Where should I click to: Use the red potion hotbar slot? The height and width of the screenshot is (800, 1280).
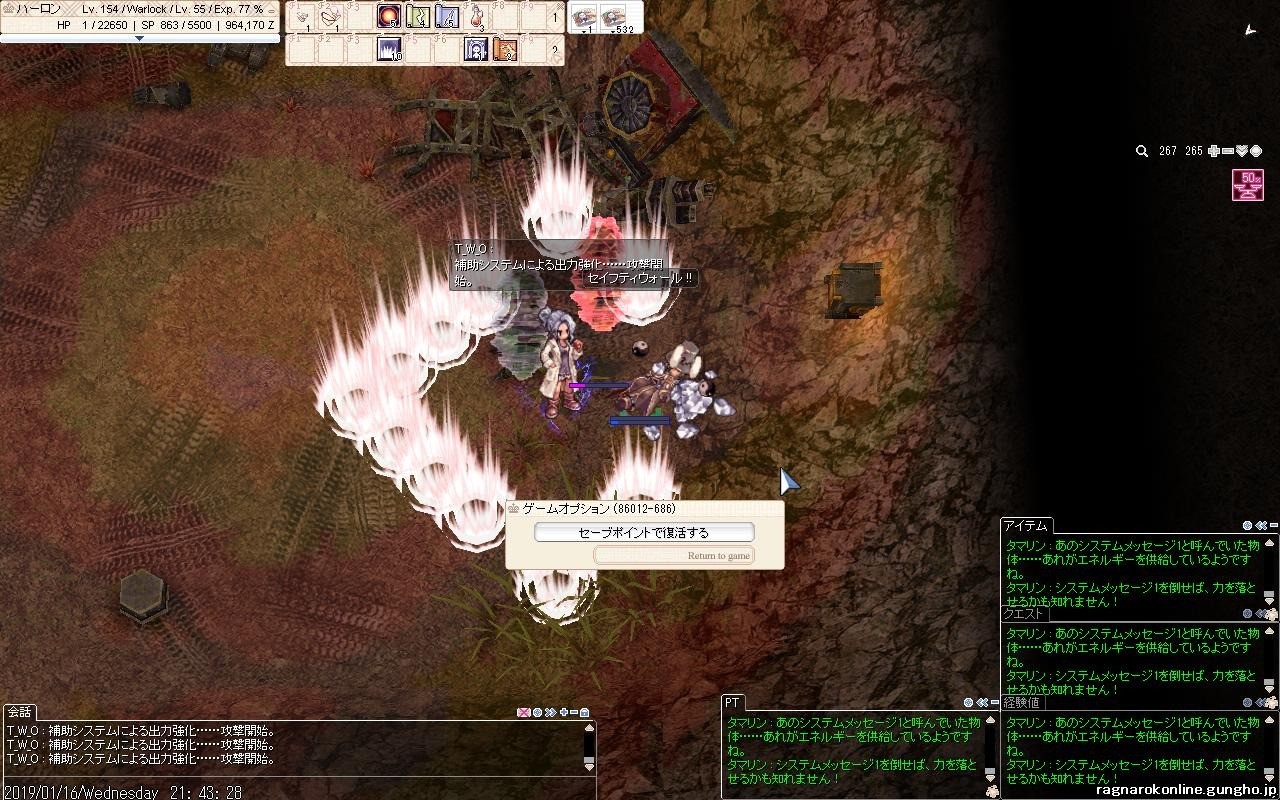476,16
